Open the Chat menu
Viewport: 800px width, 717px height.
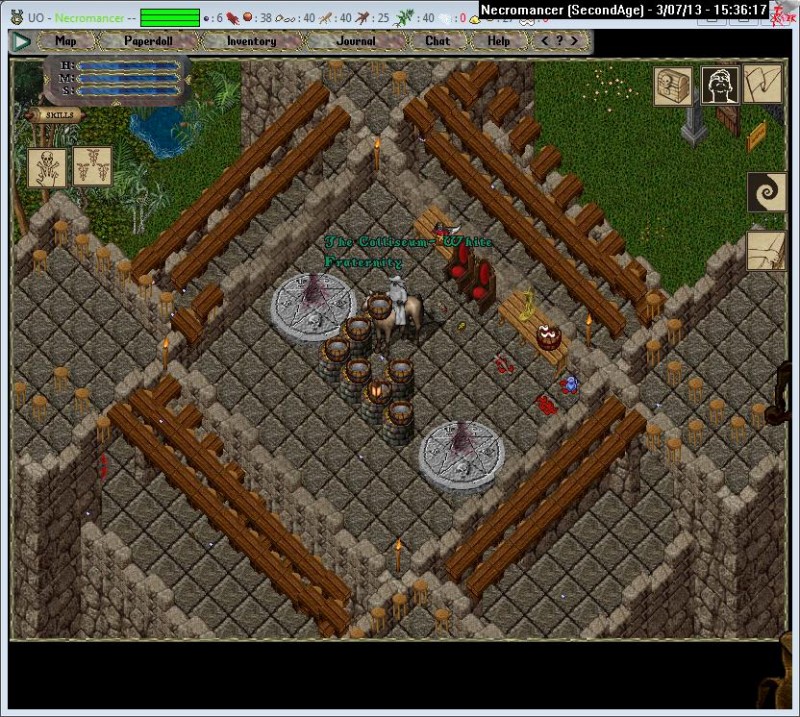click(438, 41)
